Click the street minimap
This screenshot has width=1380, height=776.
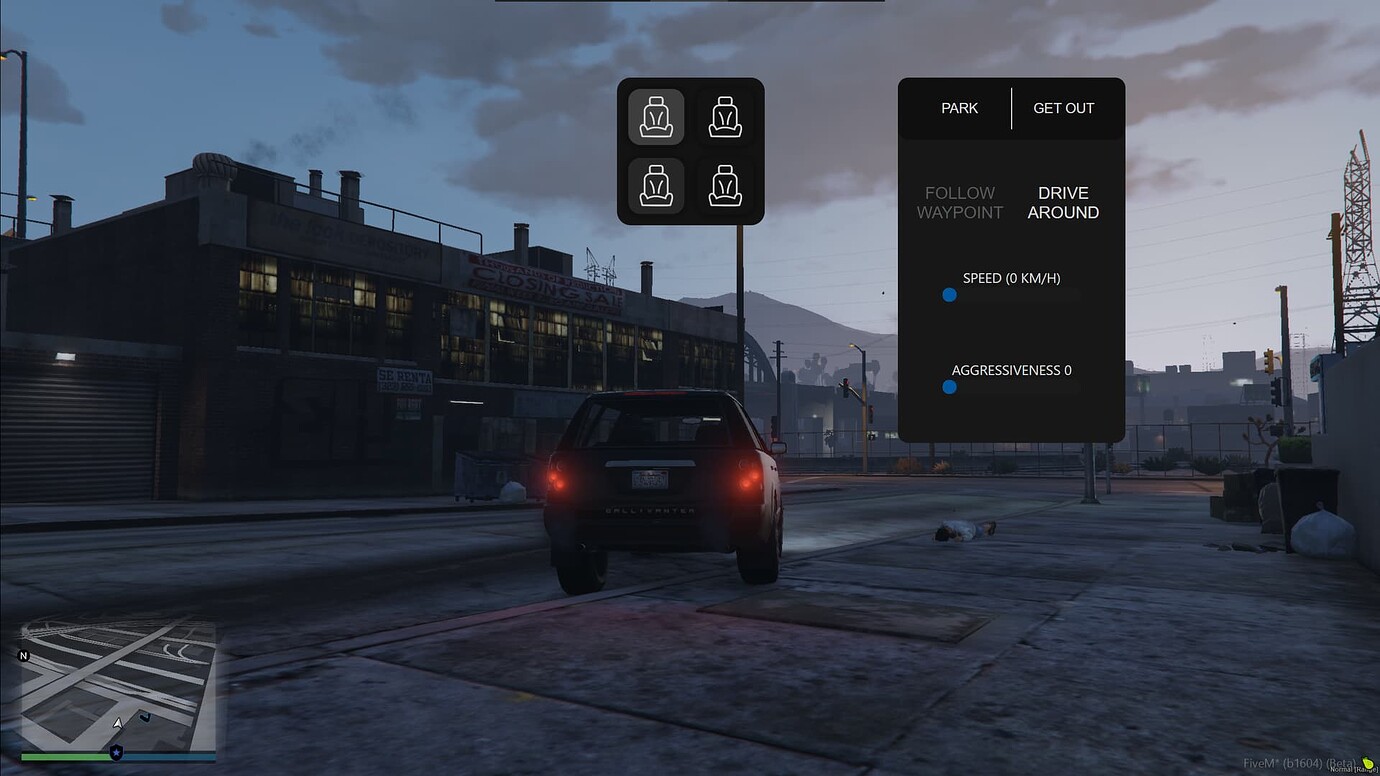pos(118,685)
